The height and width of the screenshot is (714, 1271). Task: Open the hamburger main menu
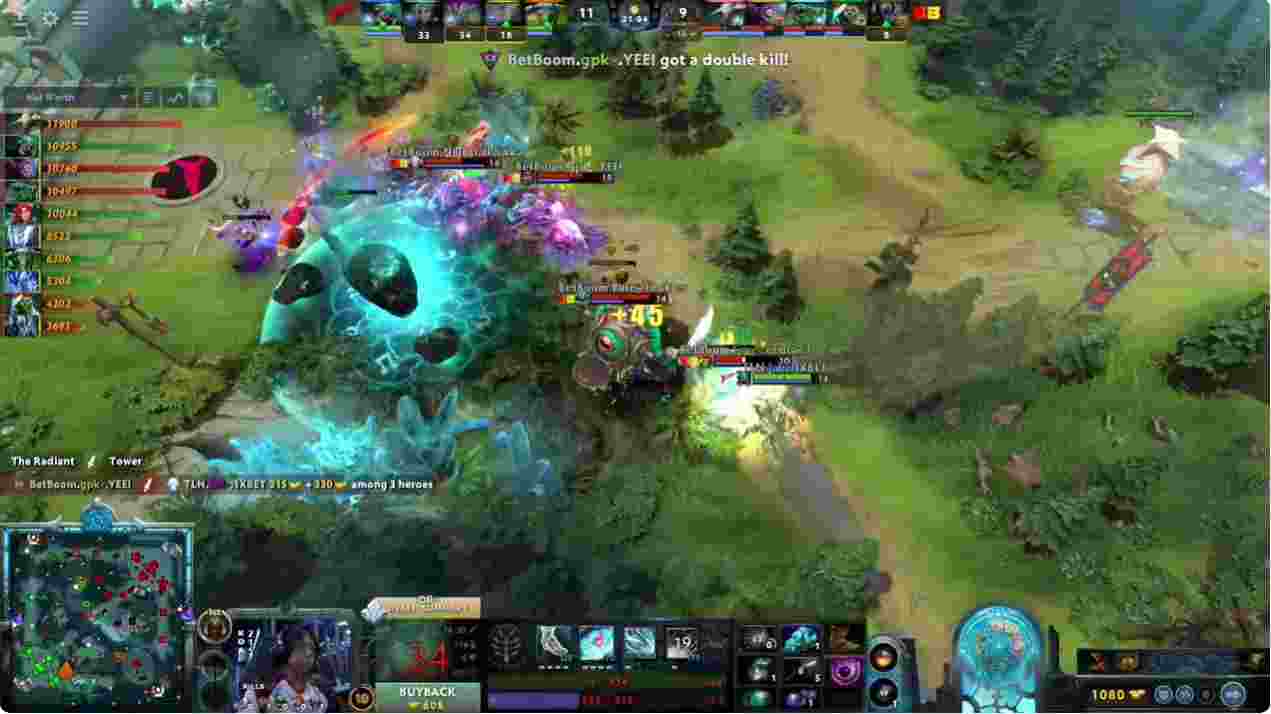[x=80, y=18]
